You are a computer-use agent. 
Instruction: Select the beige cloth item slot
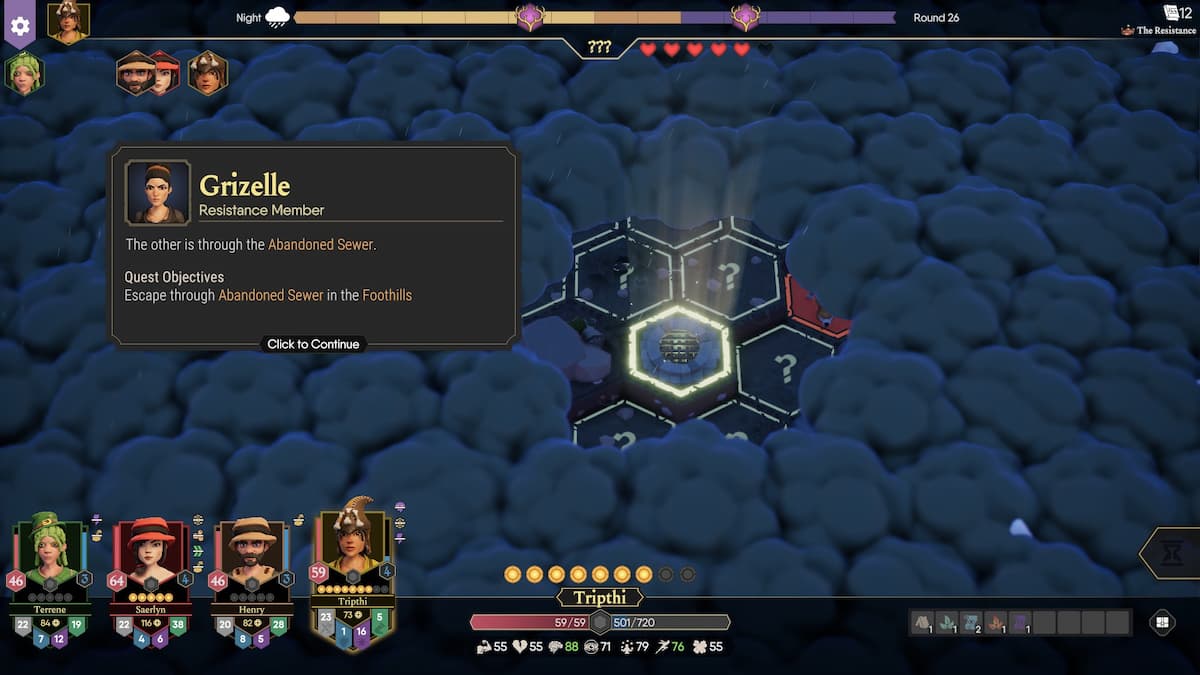[x=921, y=622]
